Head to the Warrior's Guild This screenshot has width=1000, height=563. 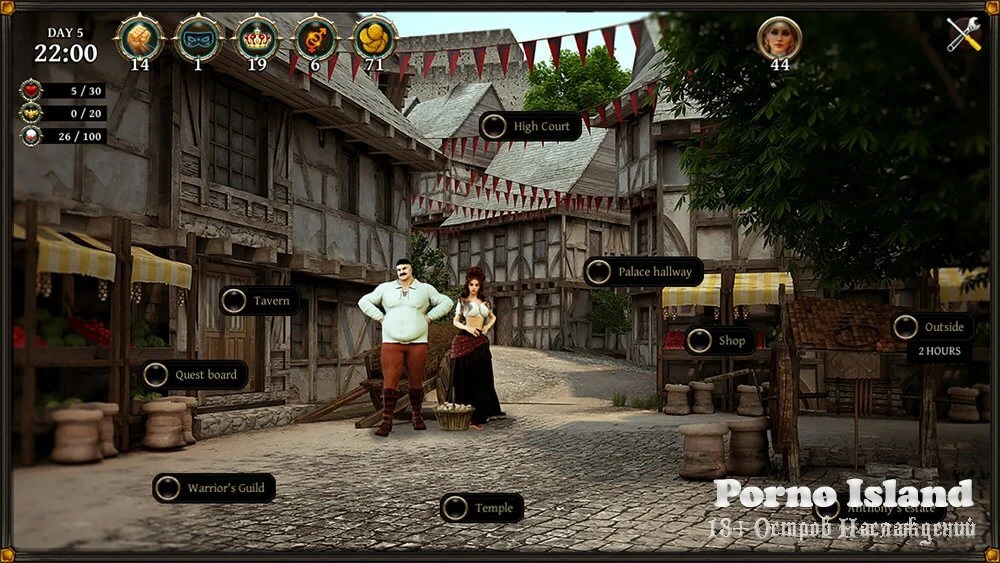pyautogui.click(x=214, y=488)
